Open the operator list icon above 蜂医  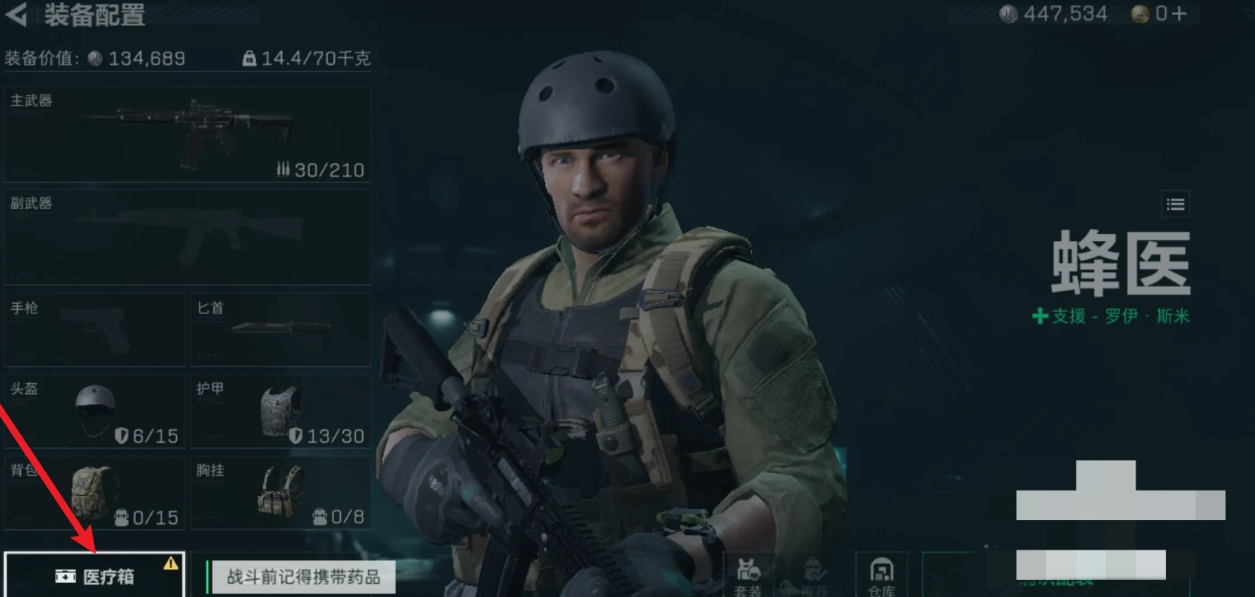[x=1176, y=205]
